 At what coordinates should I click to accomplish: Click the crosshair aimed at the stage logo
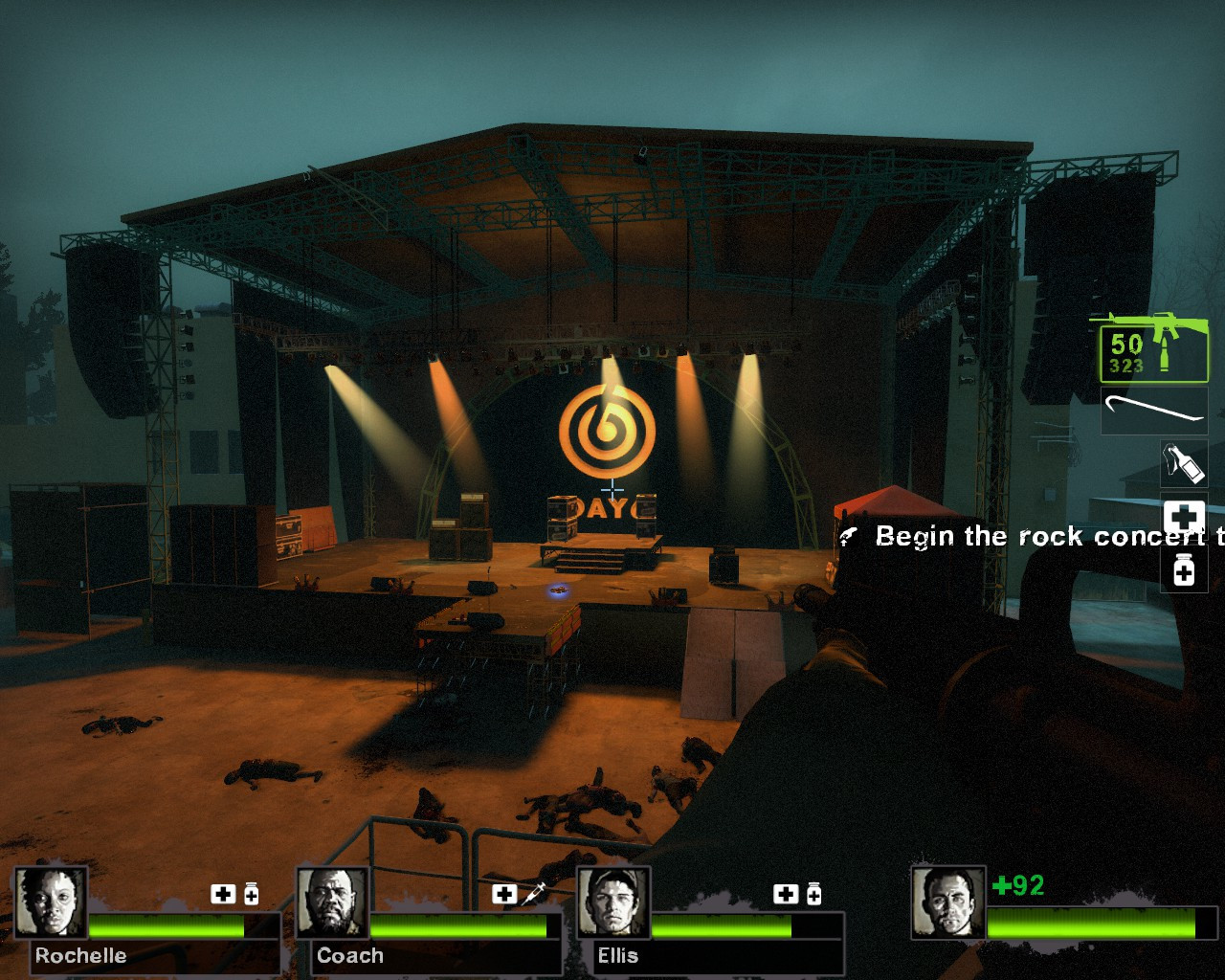pos(612,488)
